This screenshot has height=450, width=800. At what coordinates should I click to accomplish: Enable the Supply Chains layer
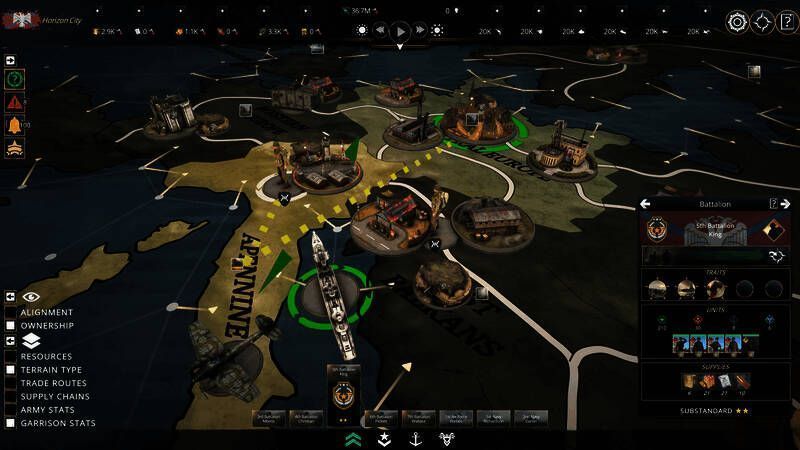coord(11,396)
